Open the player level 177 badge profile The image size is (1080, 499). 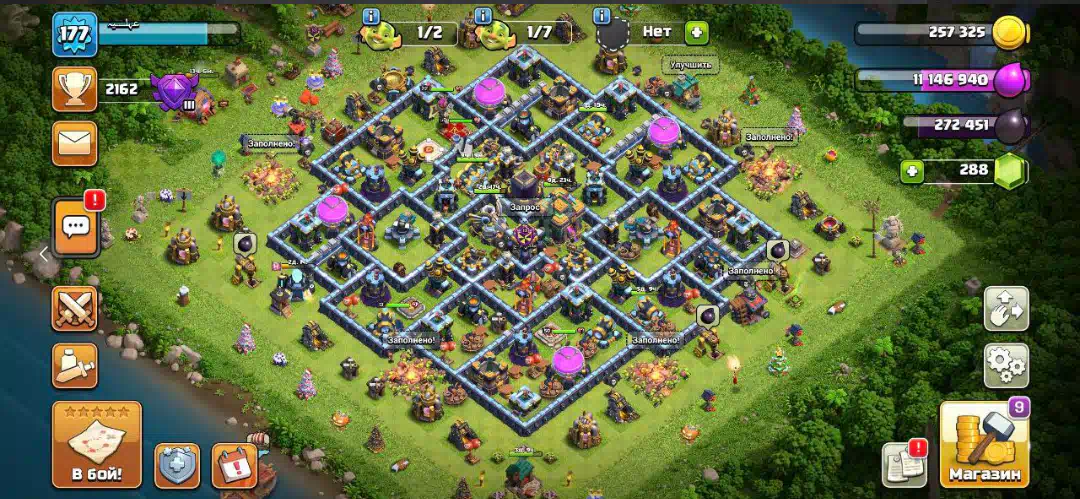[75, 34]
